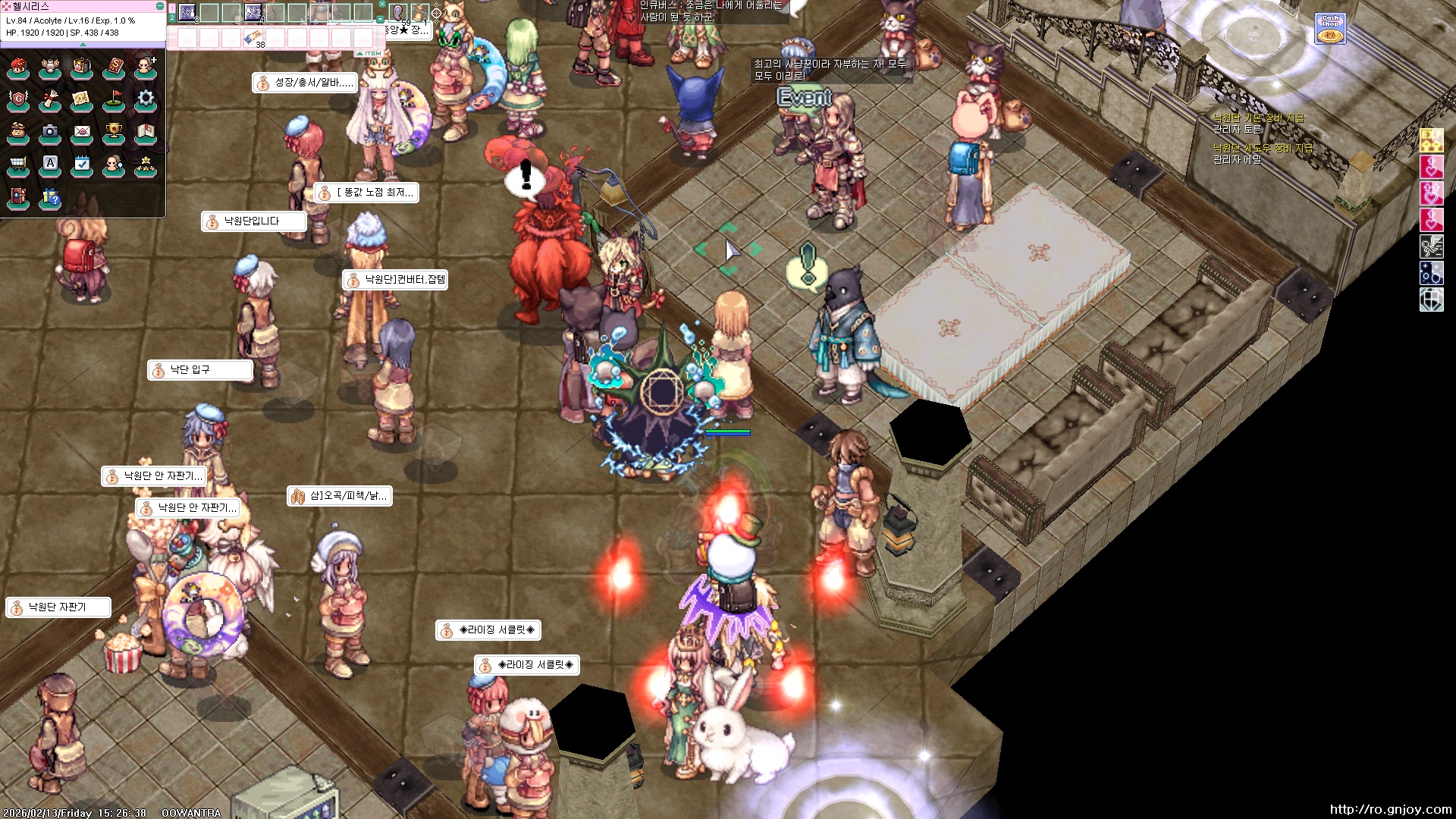This screenshot has width=1456, height=819.
Task: Open the gear settings menu
Action: click(x=146, y=99)
